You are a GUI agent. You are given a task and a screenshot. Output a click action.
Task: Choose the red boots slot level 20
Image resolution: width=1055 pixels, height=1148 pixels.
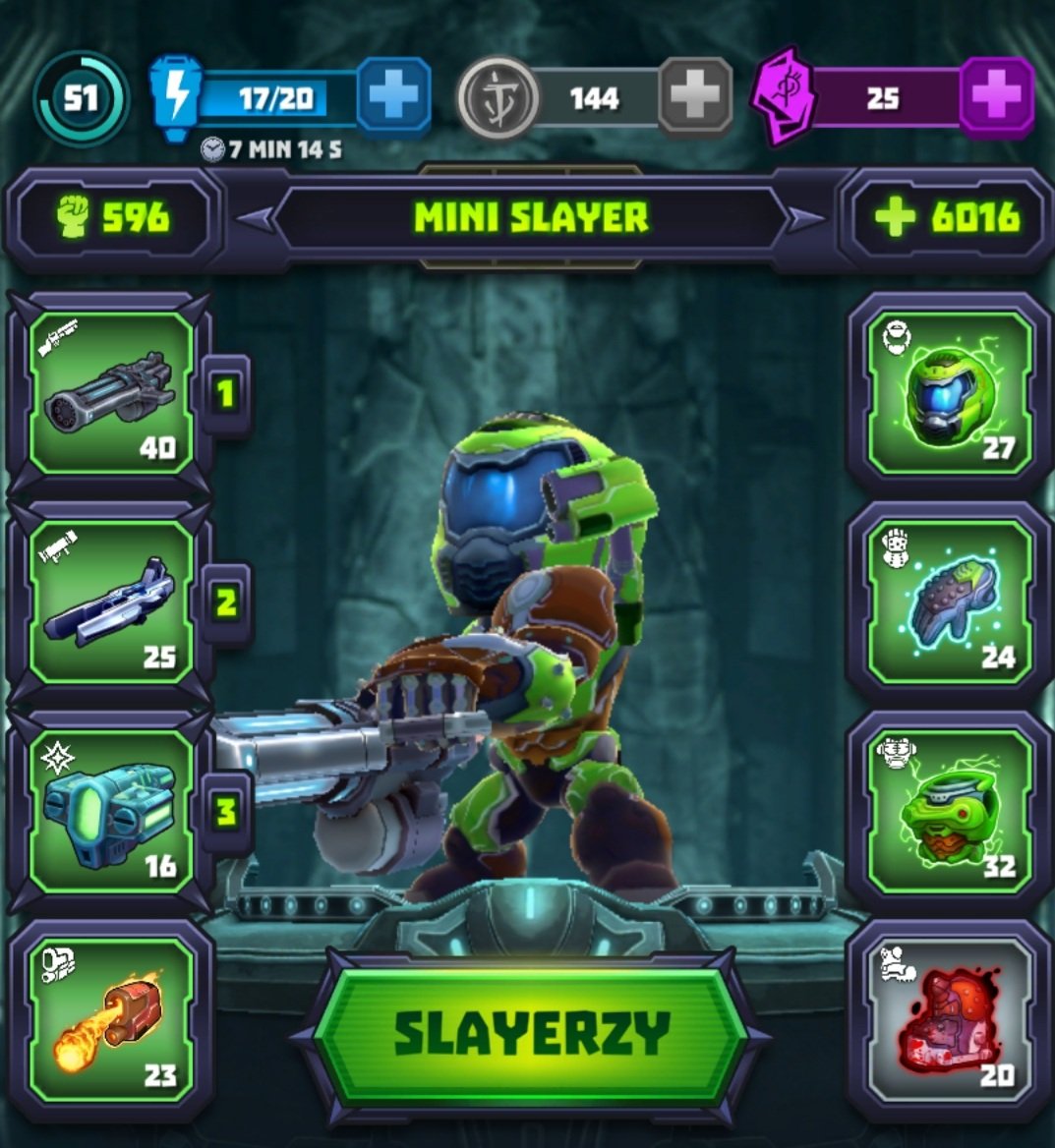(x=950, y=1020)
